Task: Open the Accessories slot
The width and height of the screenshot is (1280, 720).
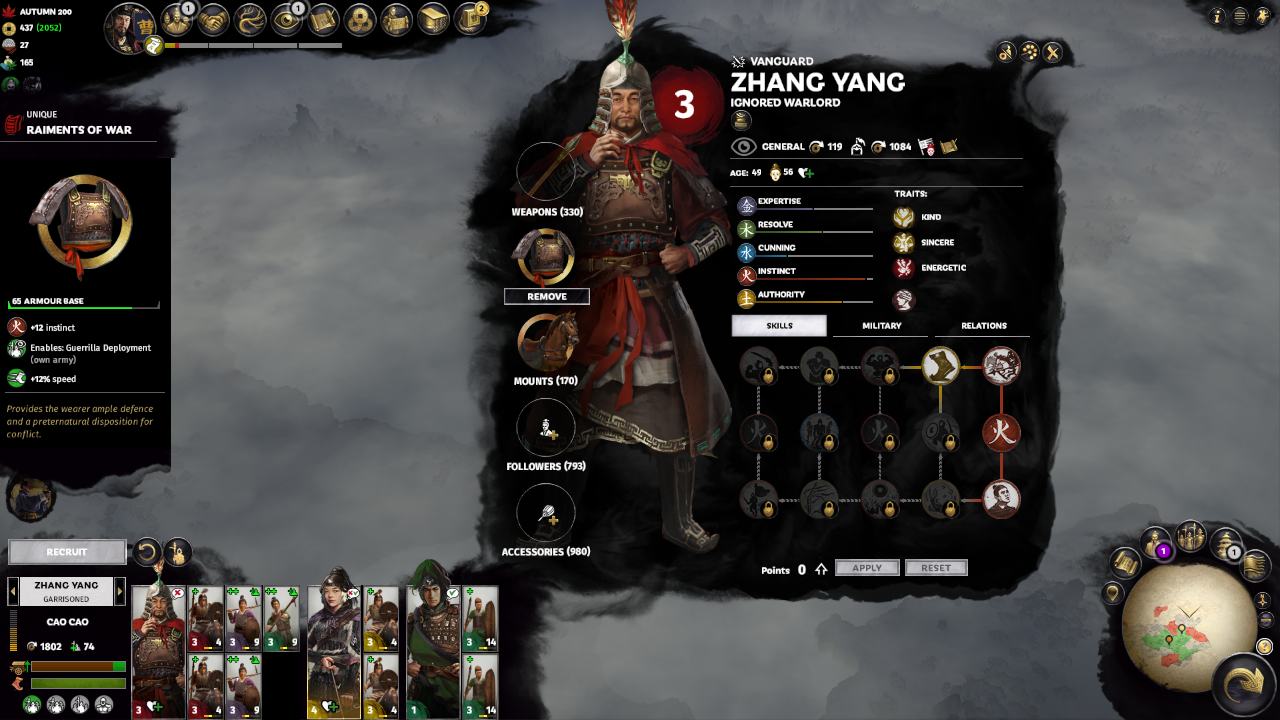Action: click(x=545, y=513)
